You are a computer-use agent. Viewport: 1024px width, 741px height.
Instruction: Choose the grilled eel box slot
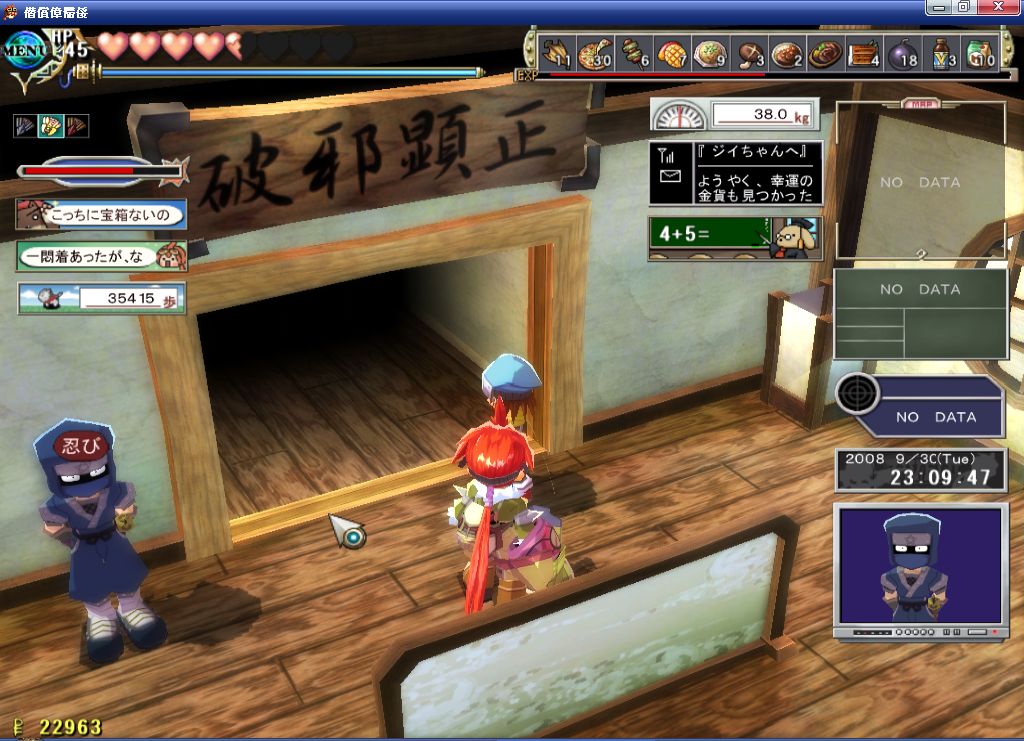(x=864, y=53)
